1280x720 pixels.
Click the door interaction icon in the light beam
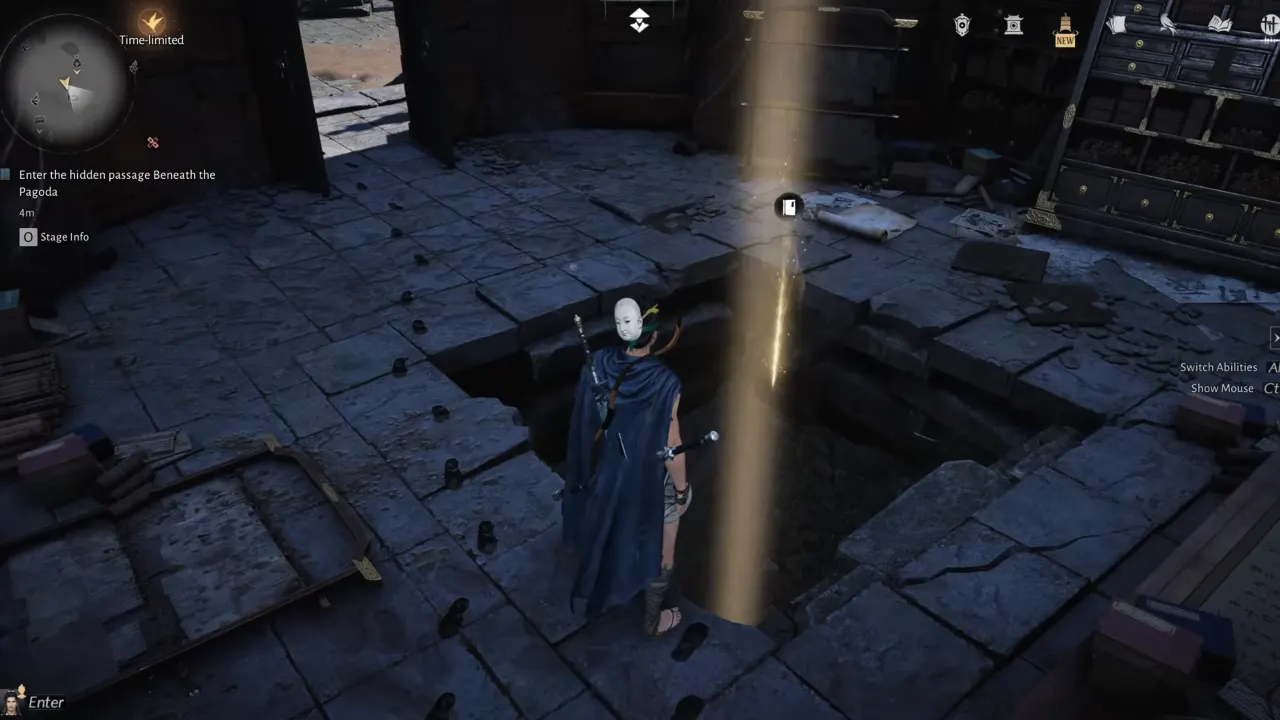pos(789,207)
